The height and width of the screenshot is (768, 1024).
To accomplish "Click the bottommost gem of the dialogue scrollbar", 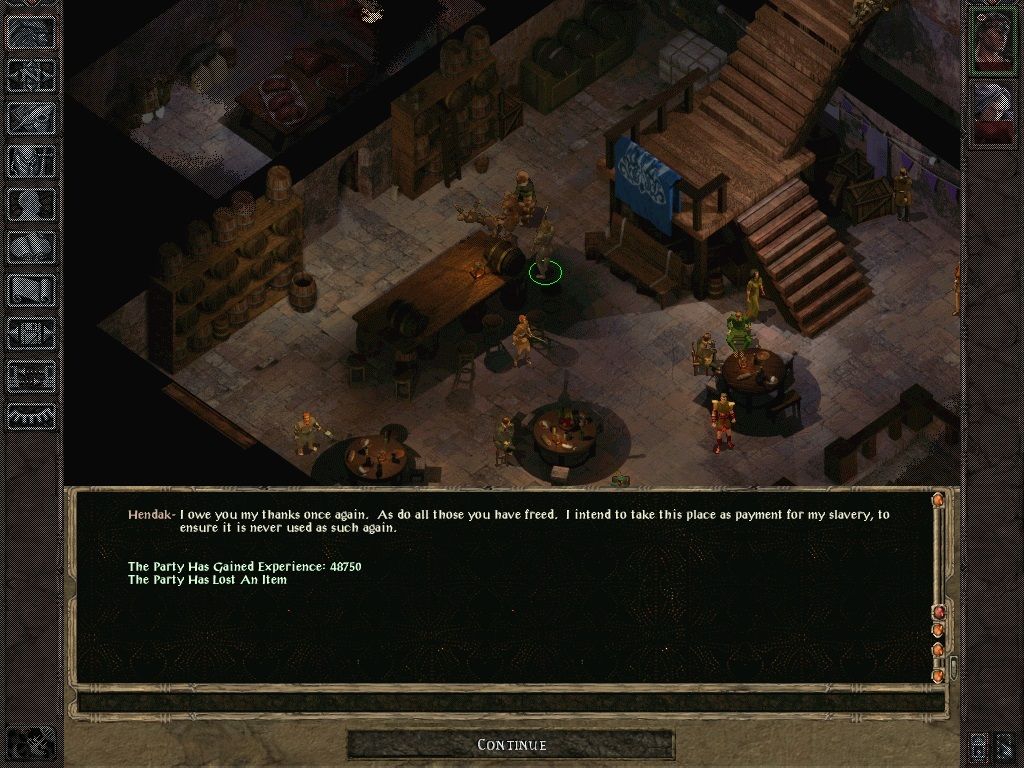I will (x=938, y=676).
